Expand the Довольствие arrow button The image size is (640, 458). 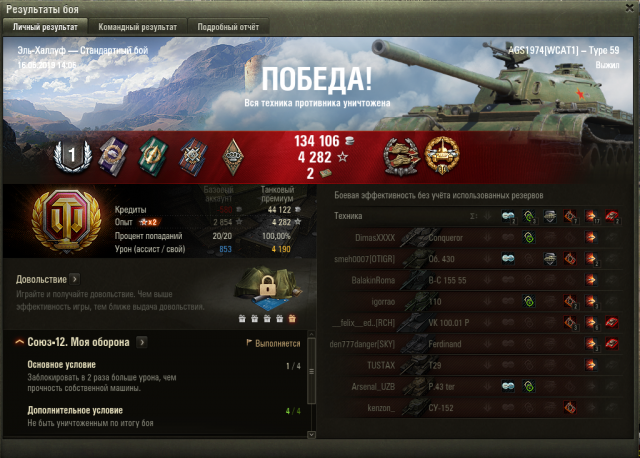tap(75, 279)
